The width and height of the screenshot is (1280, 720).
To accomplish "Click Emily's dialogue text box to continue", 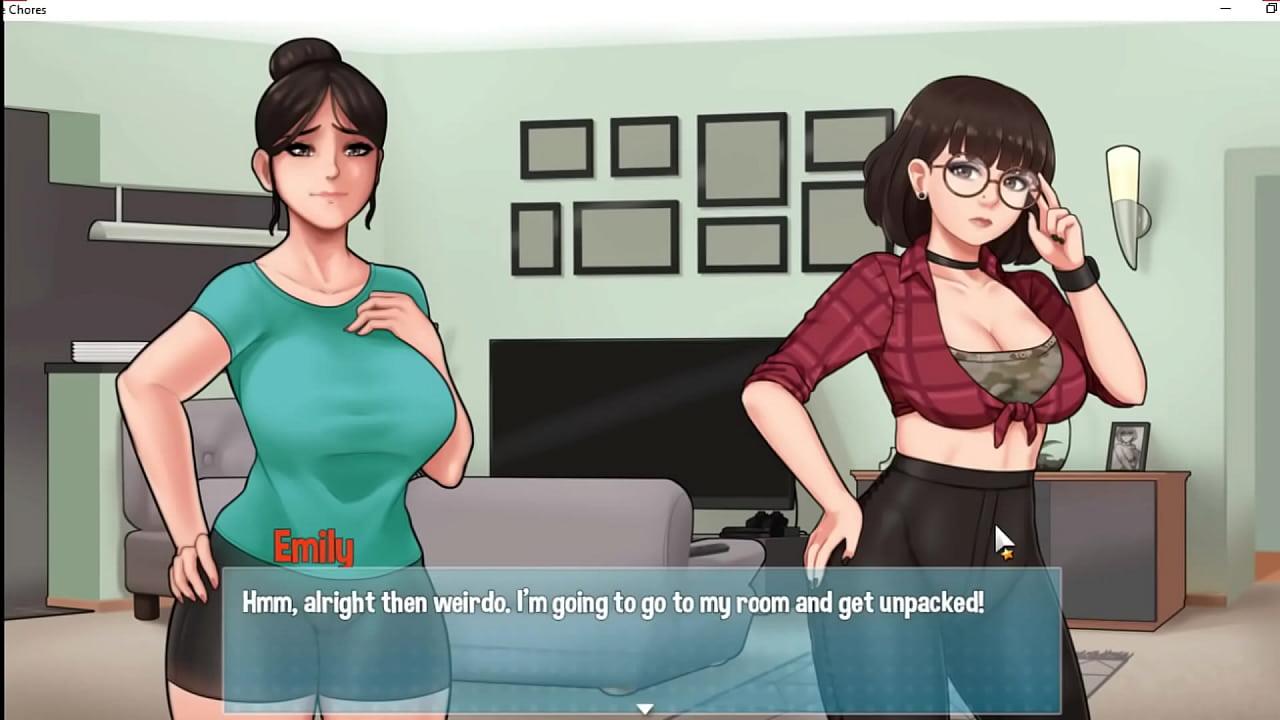I will 640,640.
